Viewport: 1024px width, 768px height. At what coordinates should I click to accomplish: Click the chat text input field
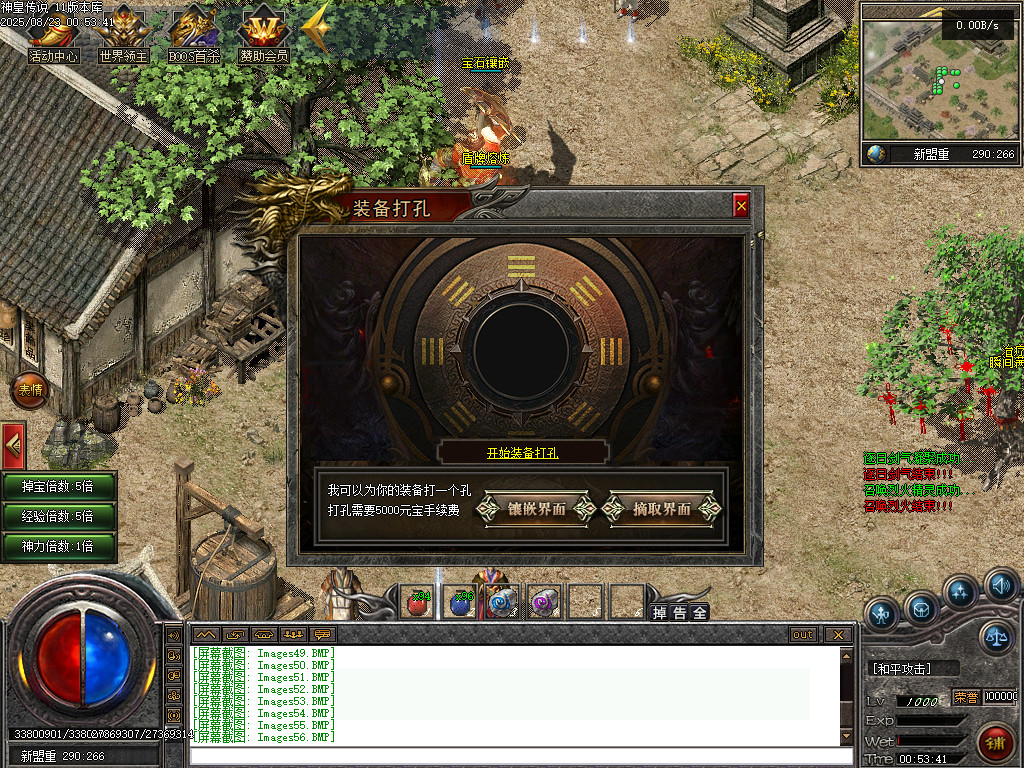[515, 755]
